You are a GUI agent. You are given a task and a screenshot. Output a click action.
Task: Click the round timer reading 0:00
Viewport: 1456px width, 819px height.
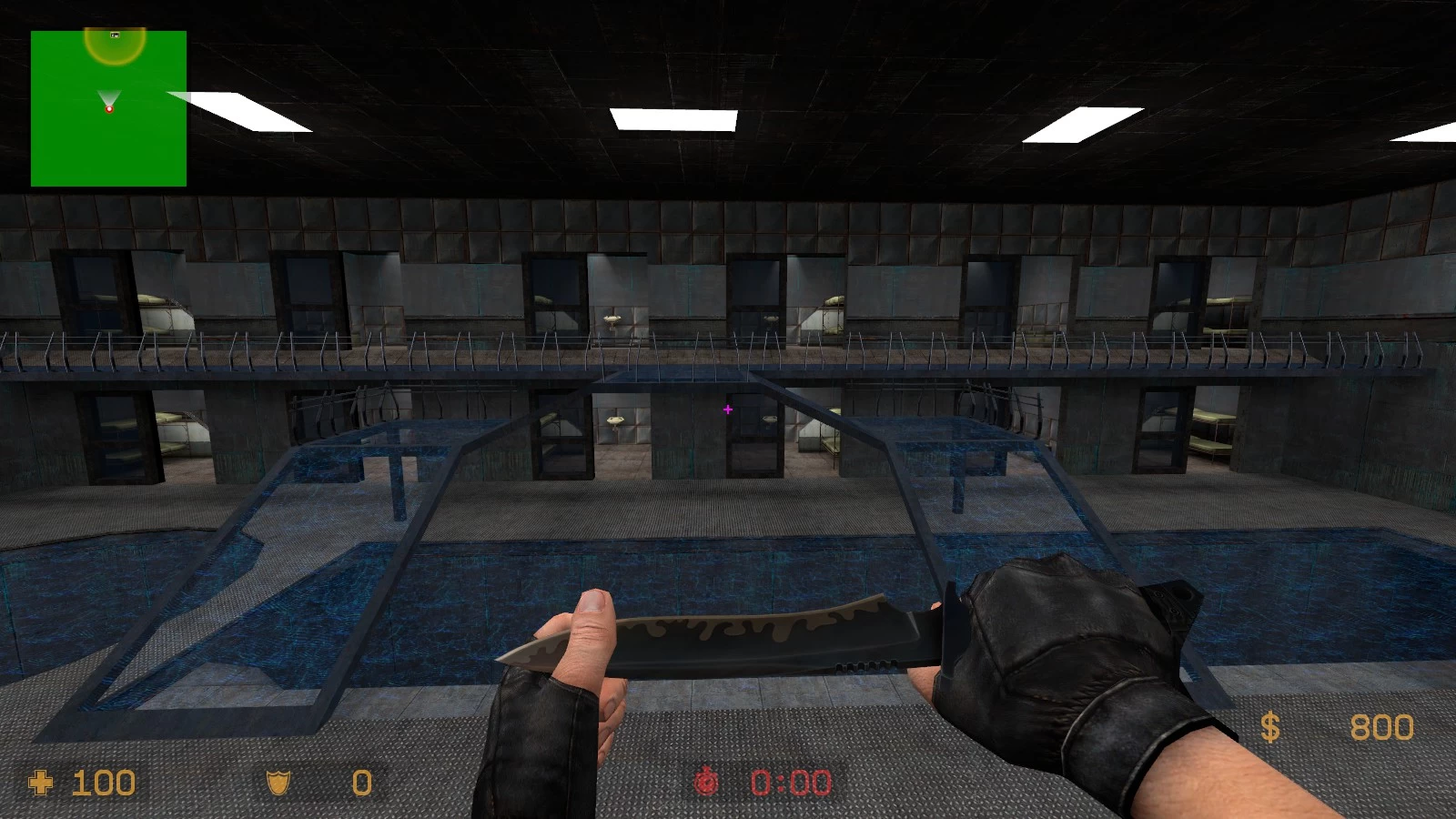(x=788, y=783)
